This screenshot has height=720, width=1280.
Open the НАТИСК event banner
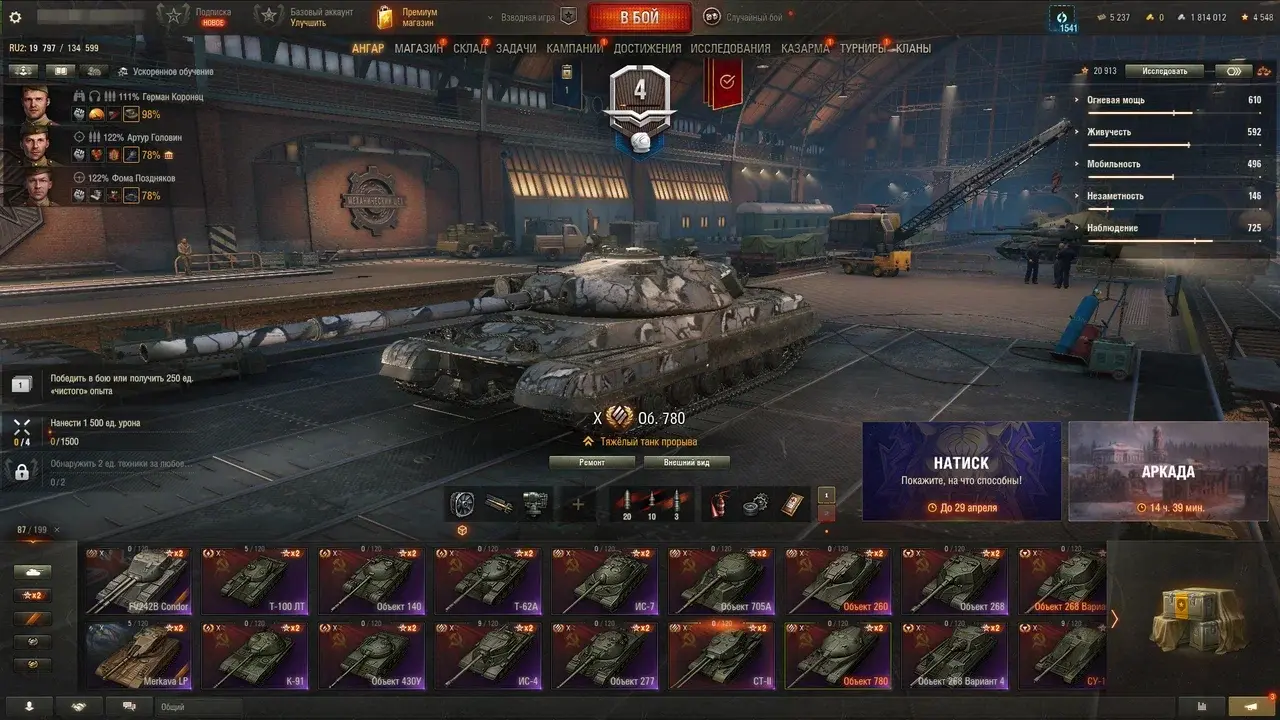[x=961, y=471]
